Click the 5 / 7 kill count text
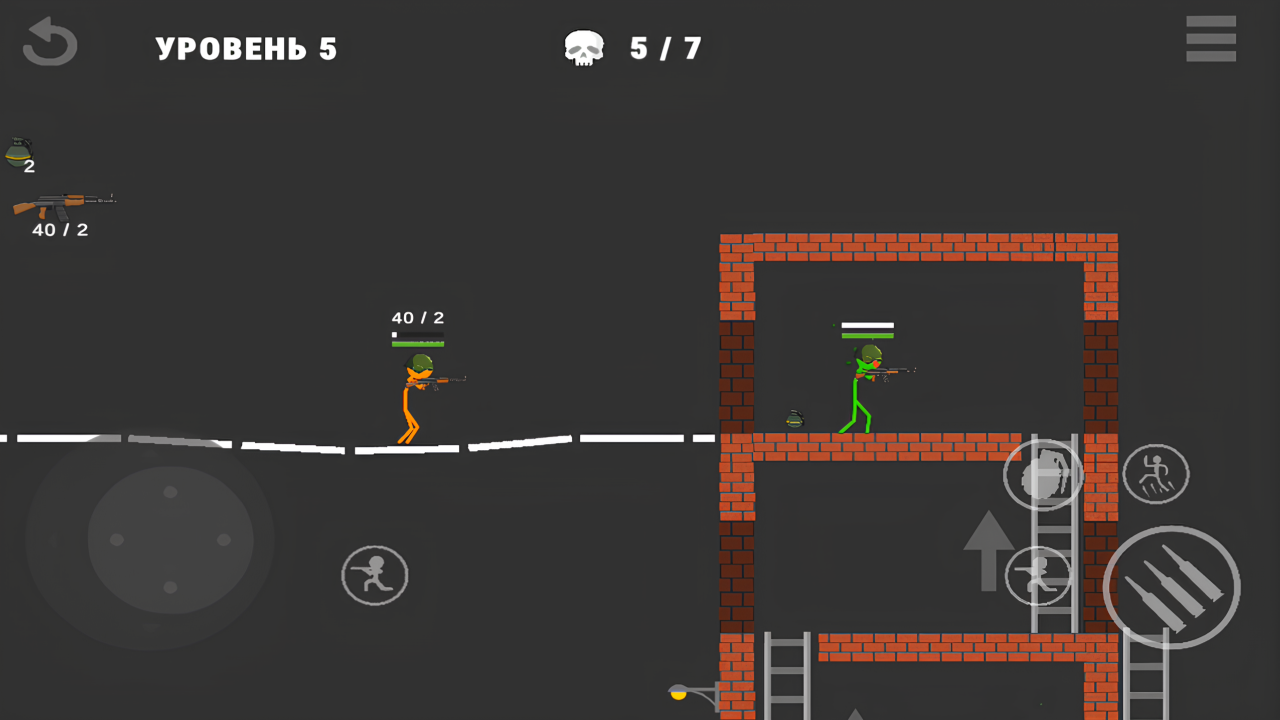1280x720 pixels. [x=665, y=48]
